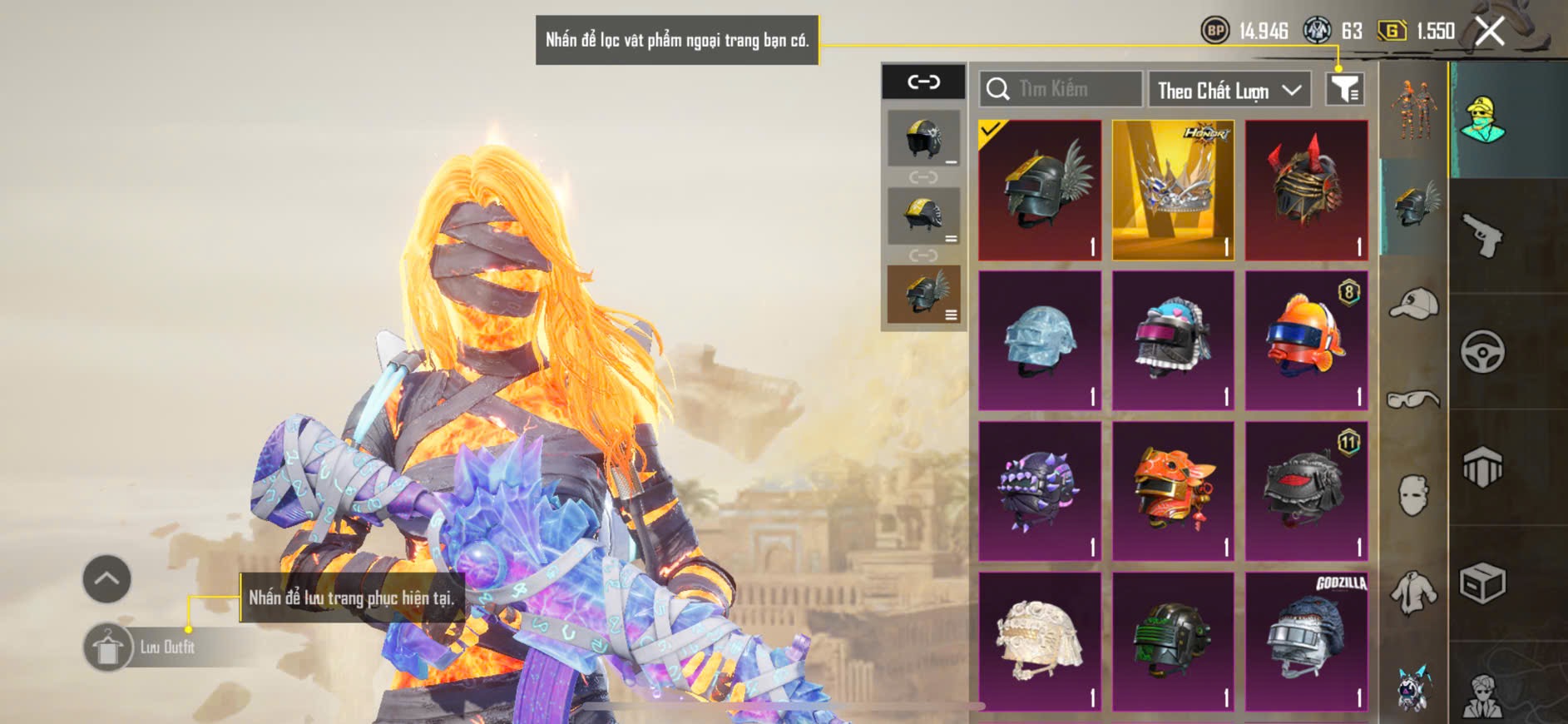Open the owned-items filter funnel
This screenshot has height=724, width=1568.
(x=1344, y=89)
